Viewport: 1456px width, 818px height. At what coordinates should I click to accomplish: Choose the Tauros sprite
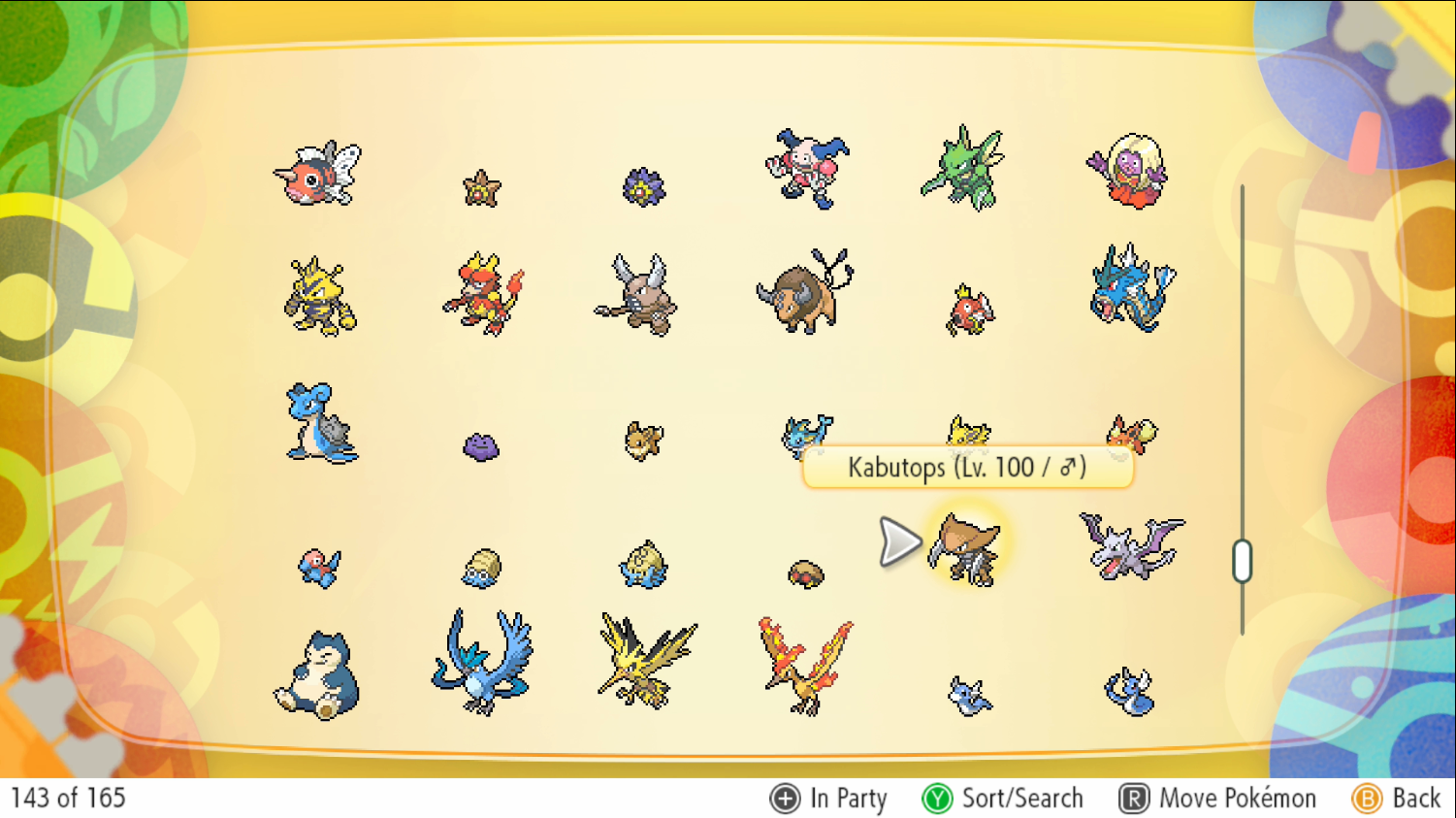pyautogui.click(x=804, y=292)
